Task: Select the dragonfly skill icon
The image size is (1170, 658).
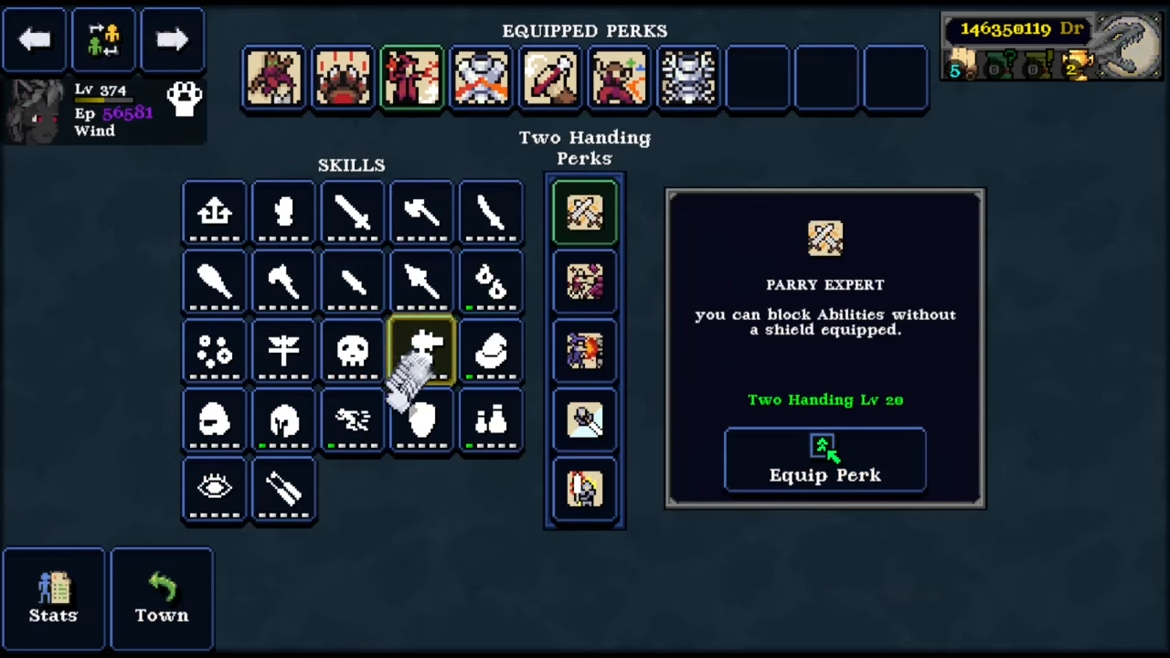Action: (283, 351)
